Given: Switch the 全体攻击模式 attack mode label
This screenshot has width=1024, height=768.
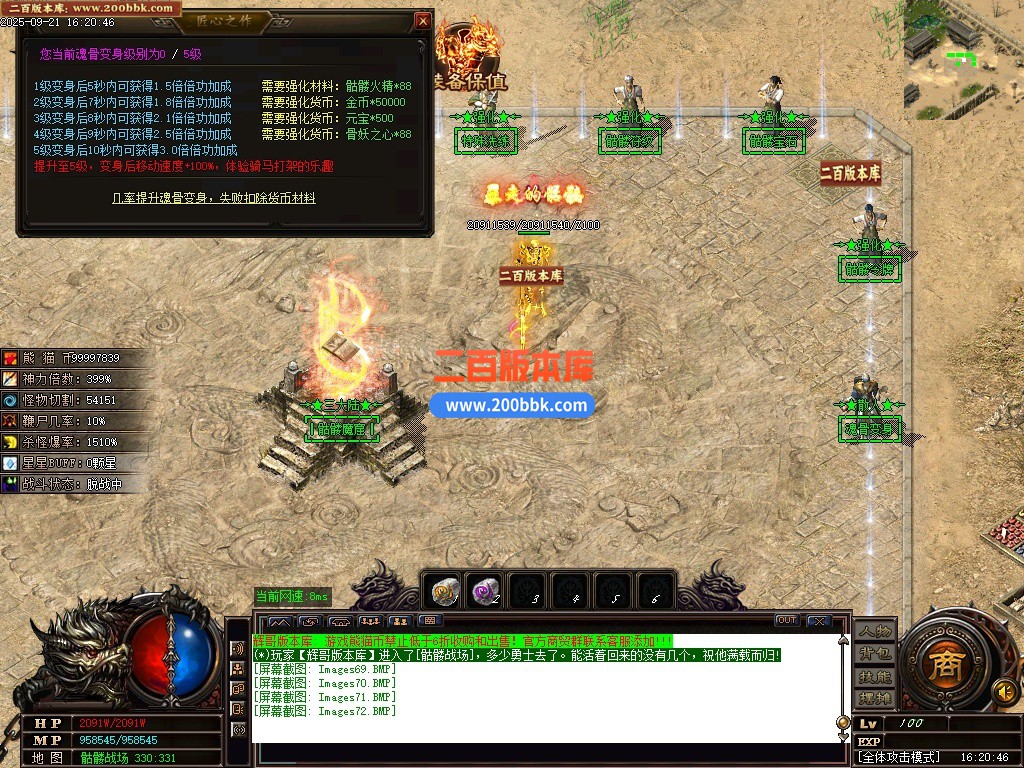Looking at the screenshot, I should point(901,758).
